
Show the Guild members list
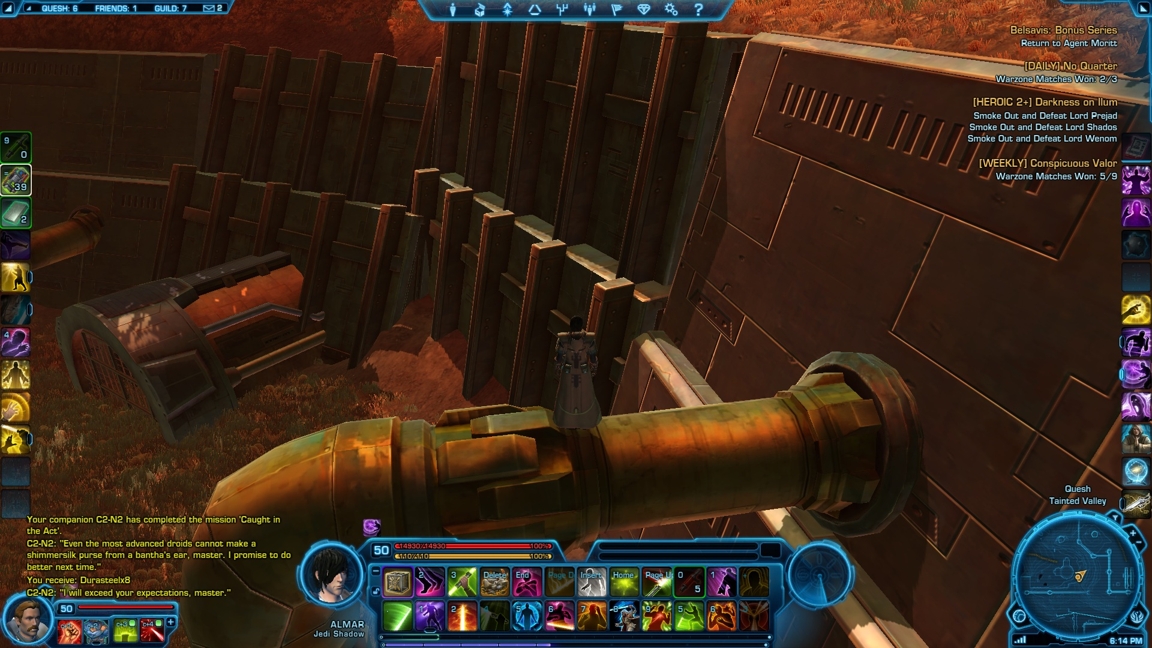click(x=171, y=9)
